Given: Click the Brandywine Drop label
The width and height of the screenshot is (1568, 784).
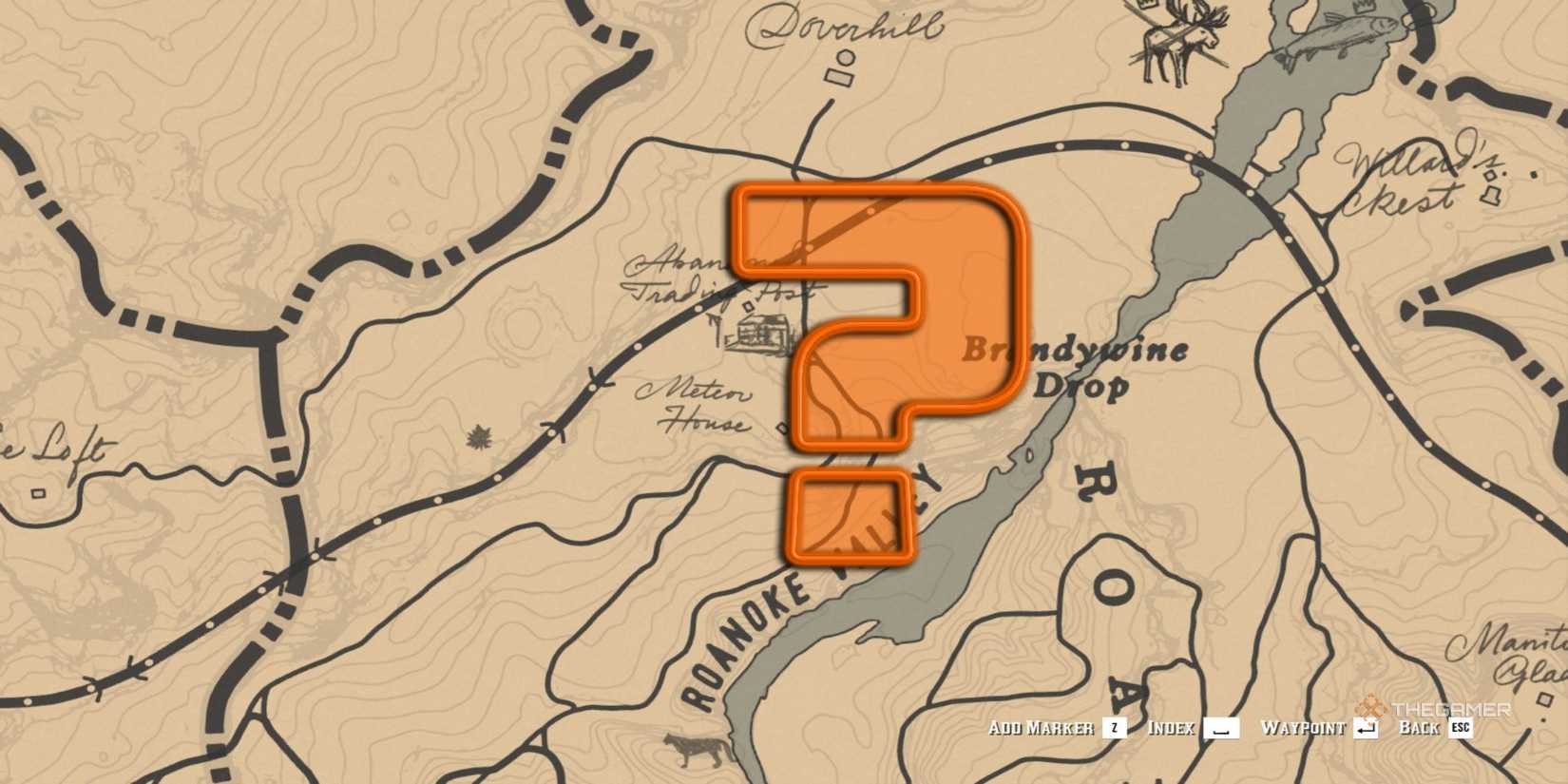Looking at the screenshot, I should click(x=1072, y=369).
